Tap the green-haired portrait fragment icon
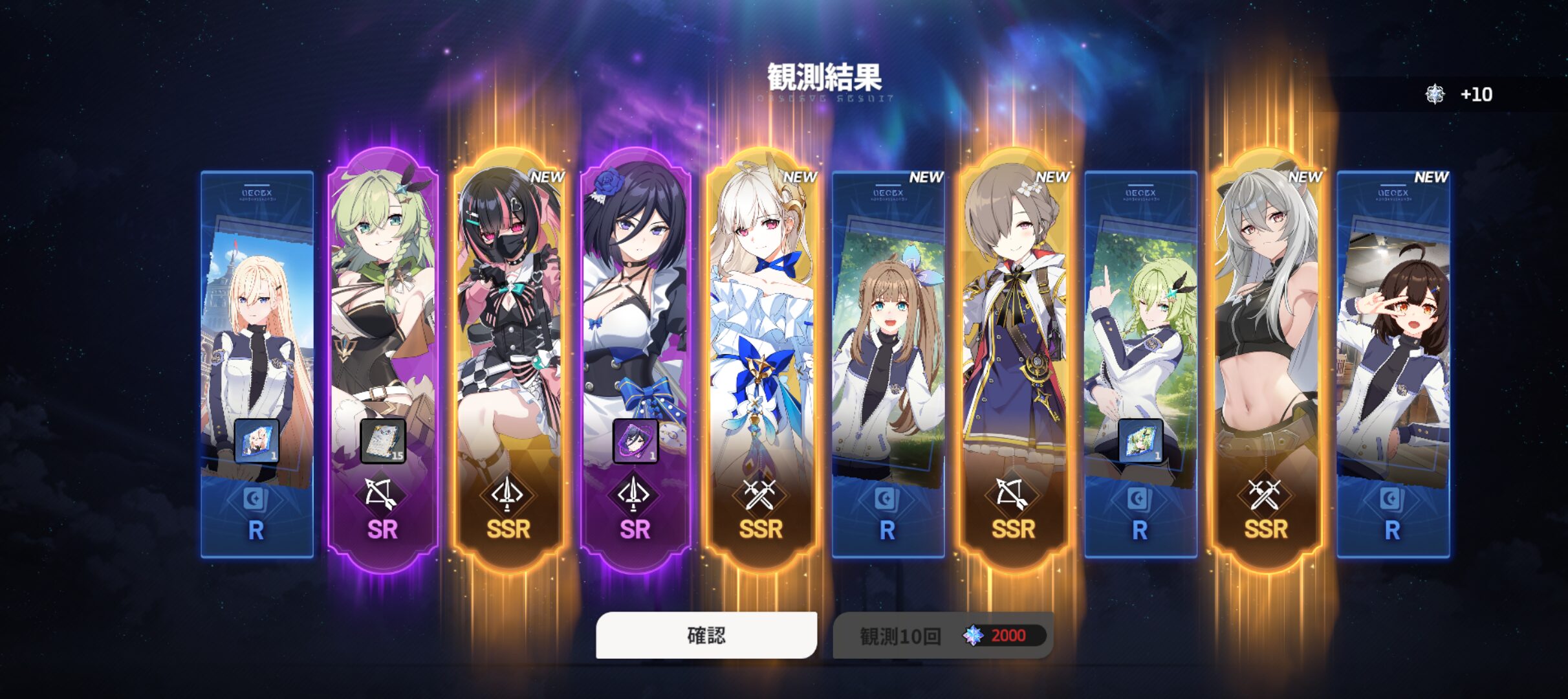Image resolution: width=1568 pixels, height=699 pixels. 1140,441
